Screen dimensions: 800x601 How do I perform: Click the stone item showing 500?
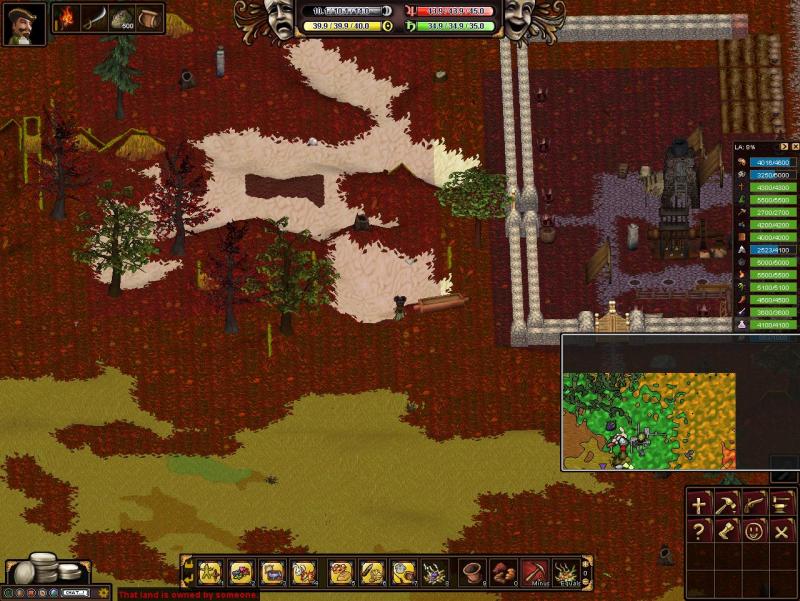pyautogui.click(x=122, y=19)
